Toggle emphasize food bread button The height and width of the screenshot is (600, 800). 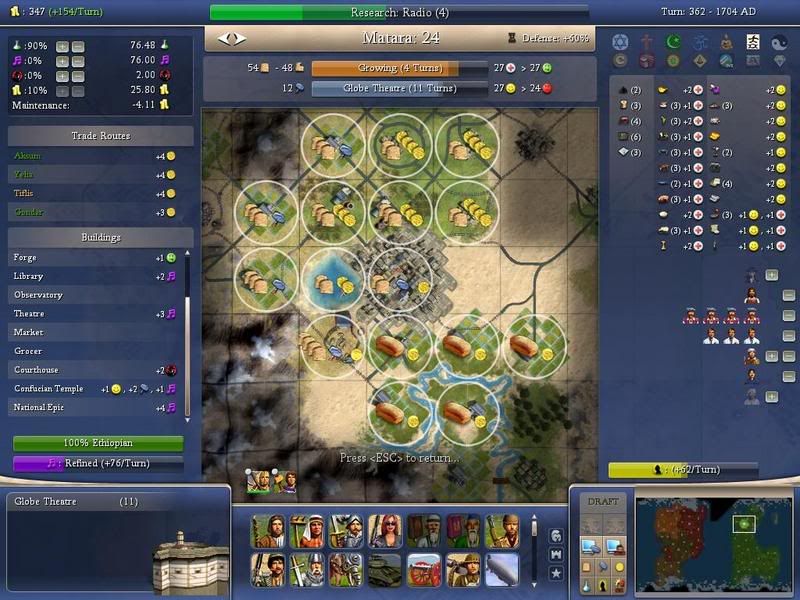pyautogui.click(x=586, y=565)
